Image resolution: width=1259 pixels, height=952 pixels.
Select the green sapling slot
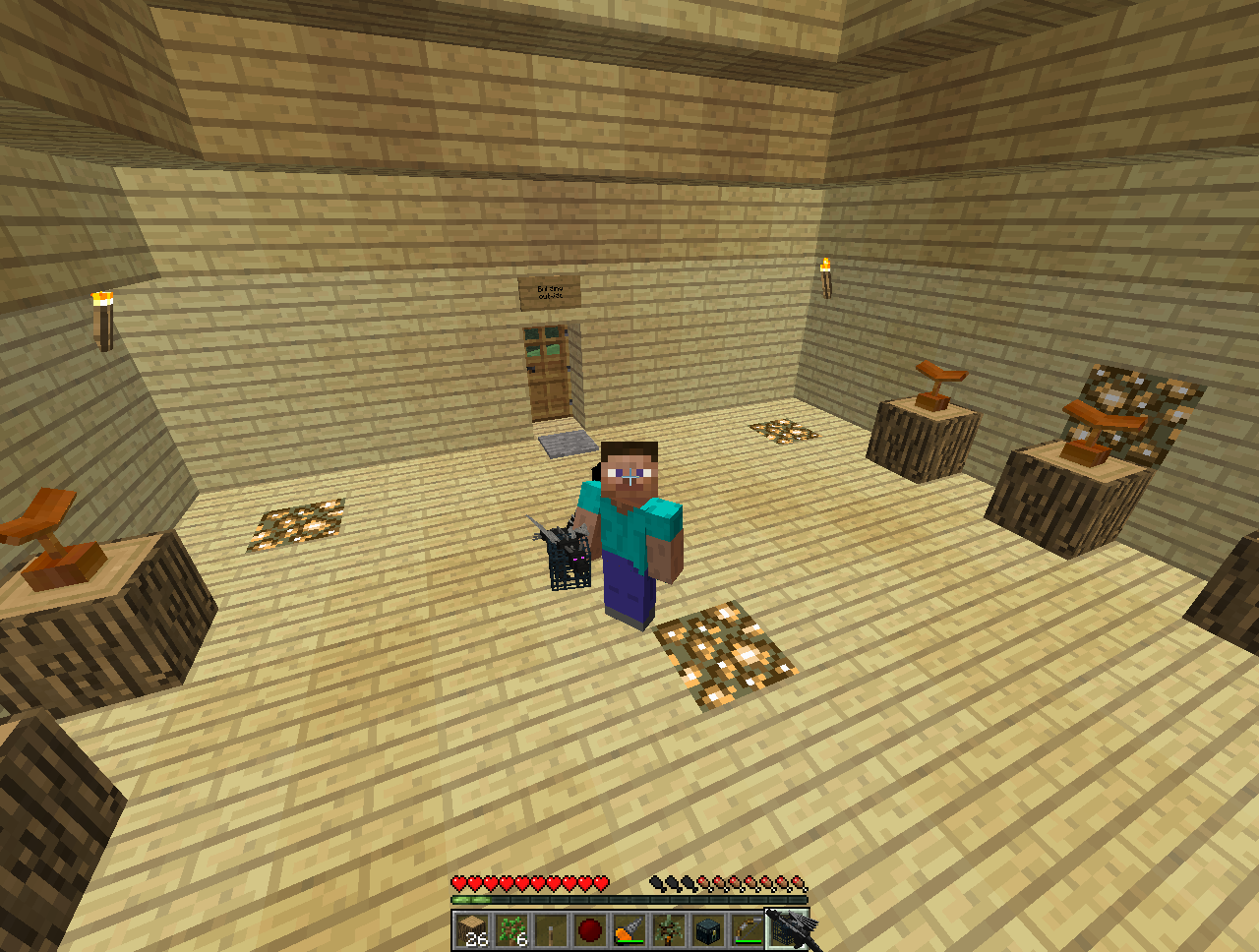point(511,929)
